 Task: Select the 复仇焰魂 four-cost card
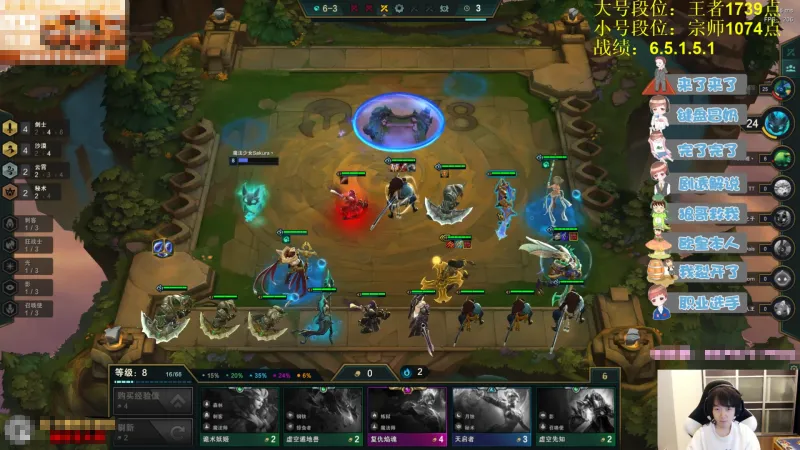tap(407, 414)
